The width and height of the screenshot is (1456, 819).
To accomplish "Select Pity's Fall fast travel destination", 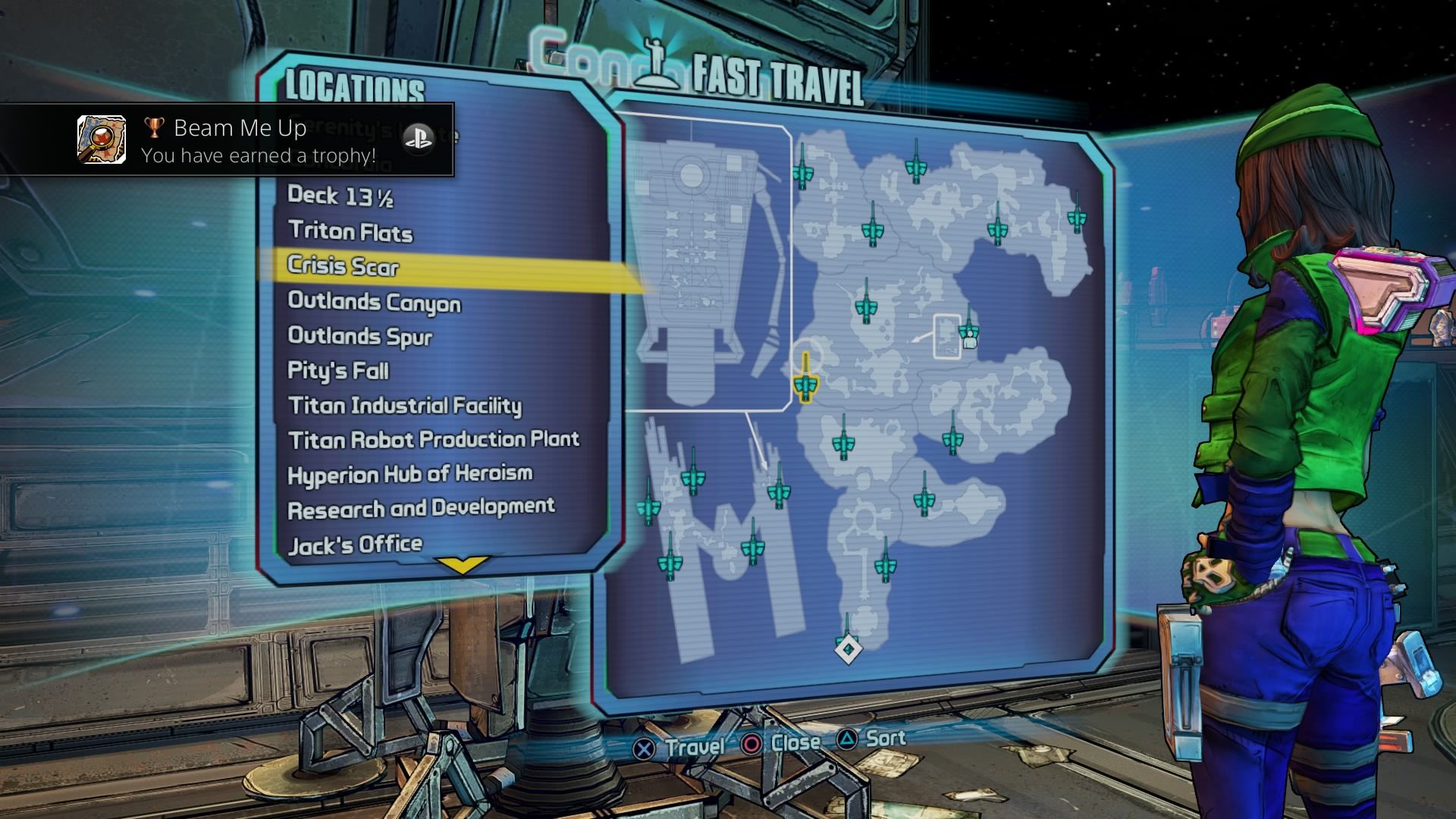I will click(x=338, y=371).
